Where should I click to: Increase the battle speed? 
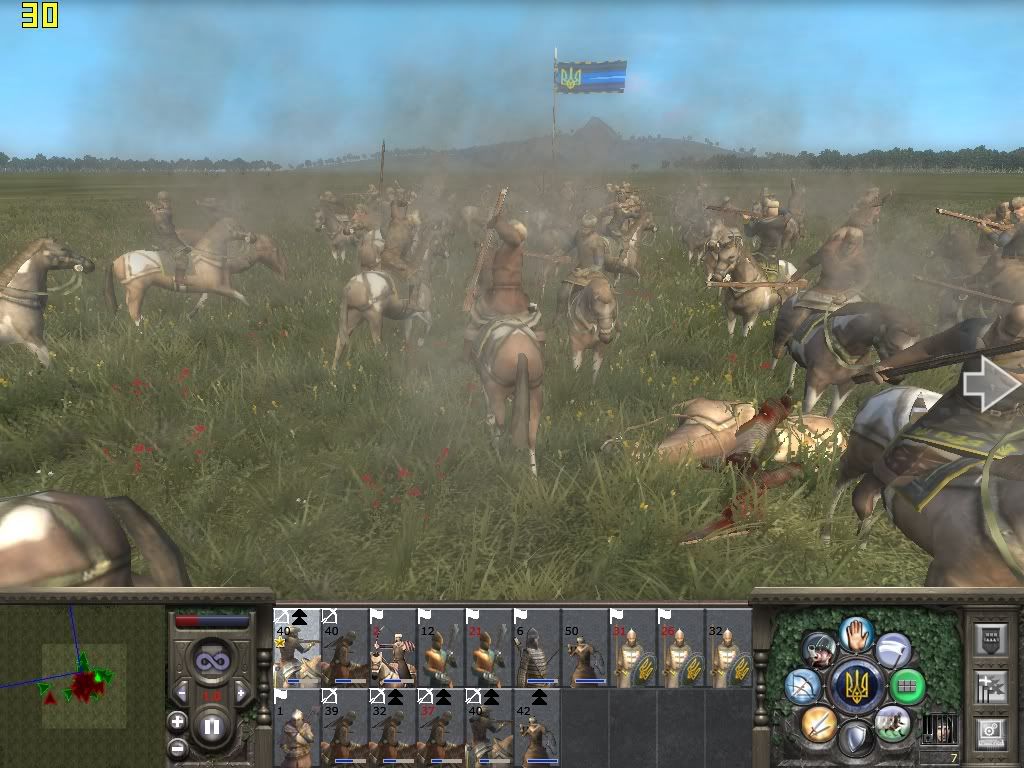coord(240,692)
